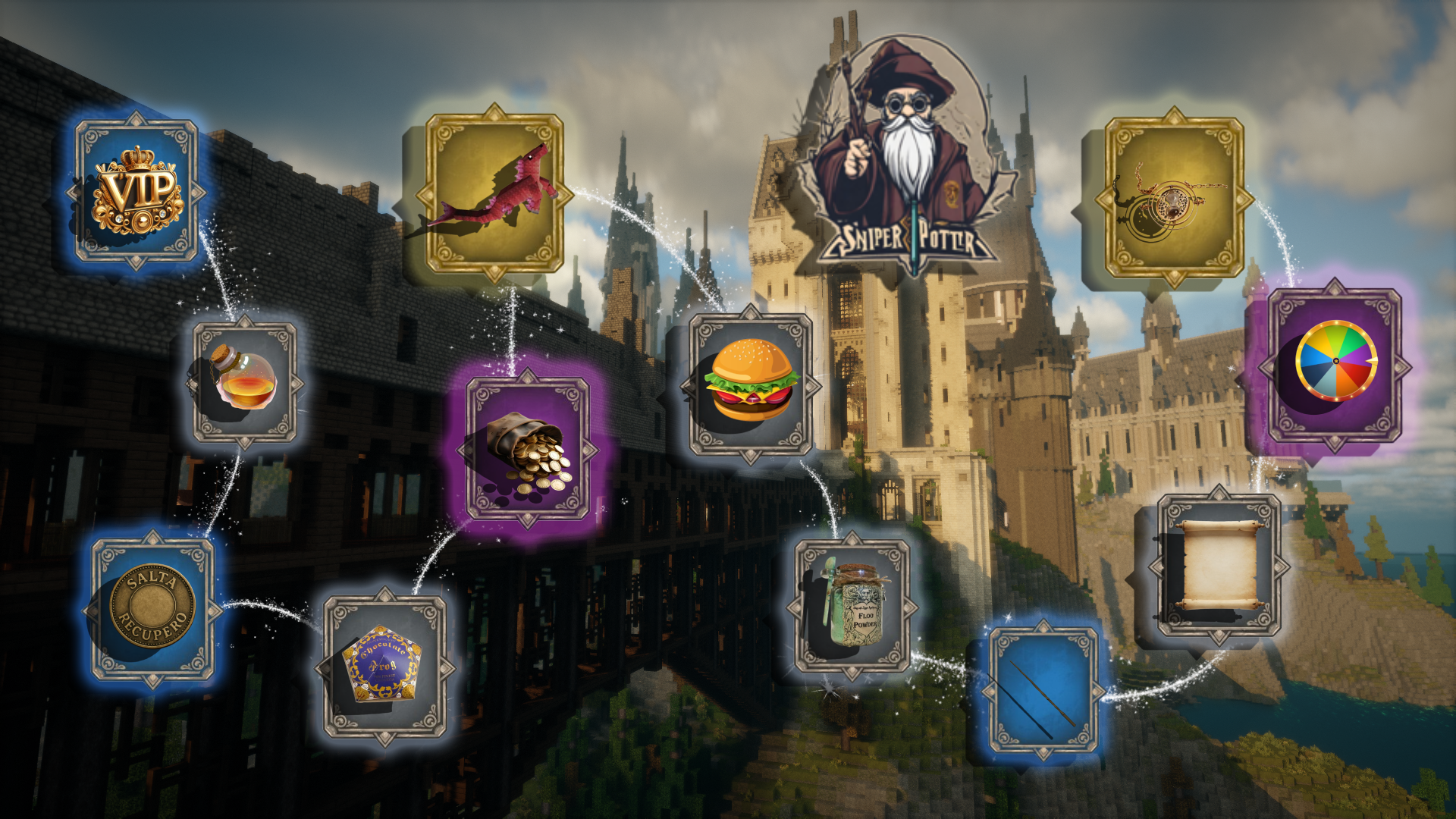Select the golden Time-Turner necklace tile
1456x819 pixels.
pos(1174,197)
